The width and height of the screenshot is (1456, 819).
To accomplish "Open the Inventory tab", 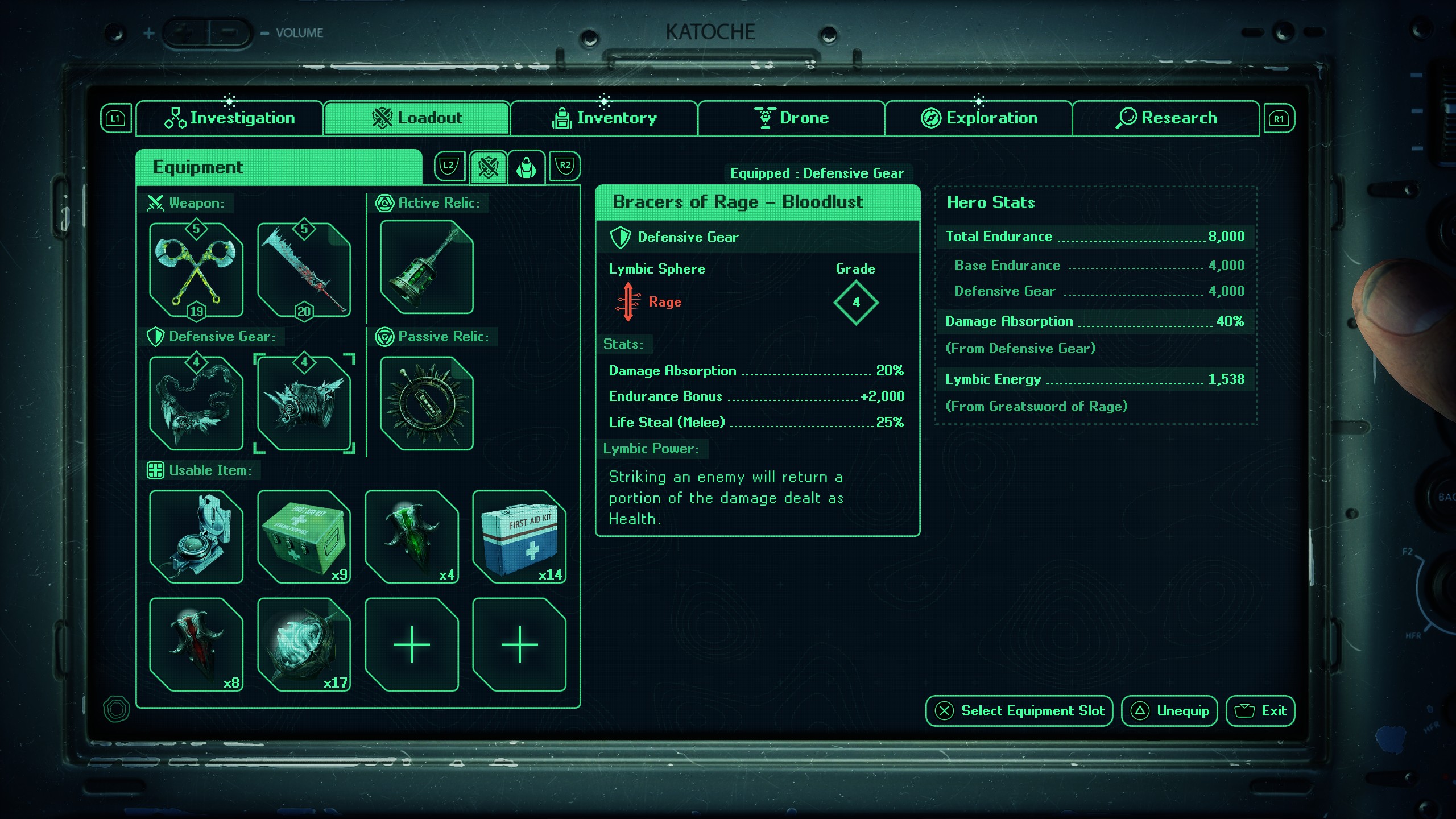I will (x=604, y=118).
